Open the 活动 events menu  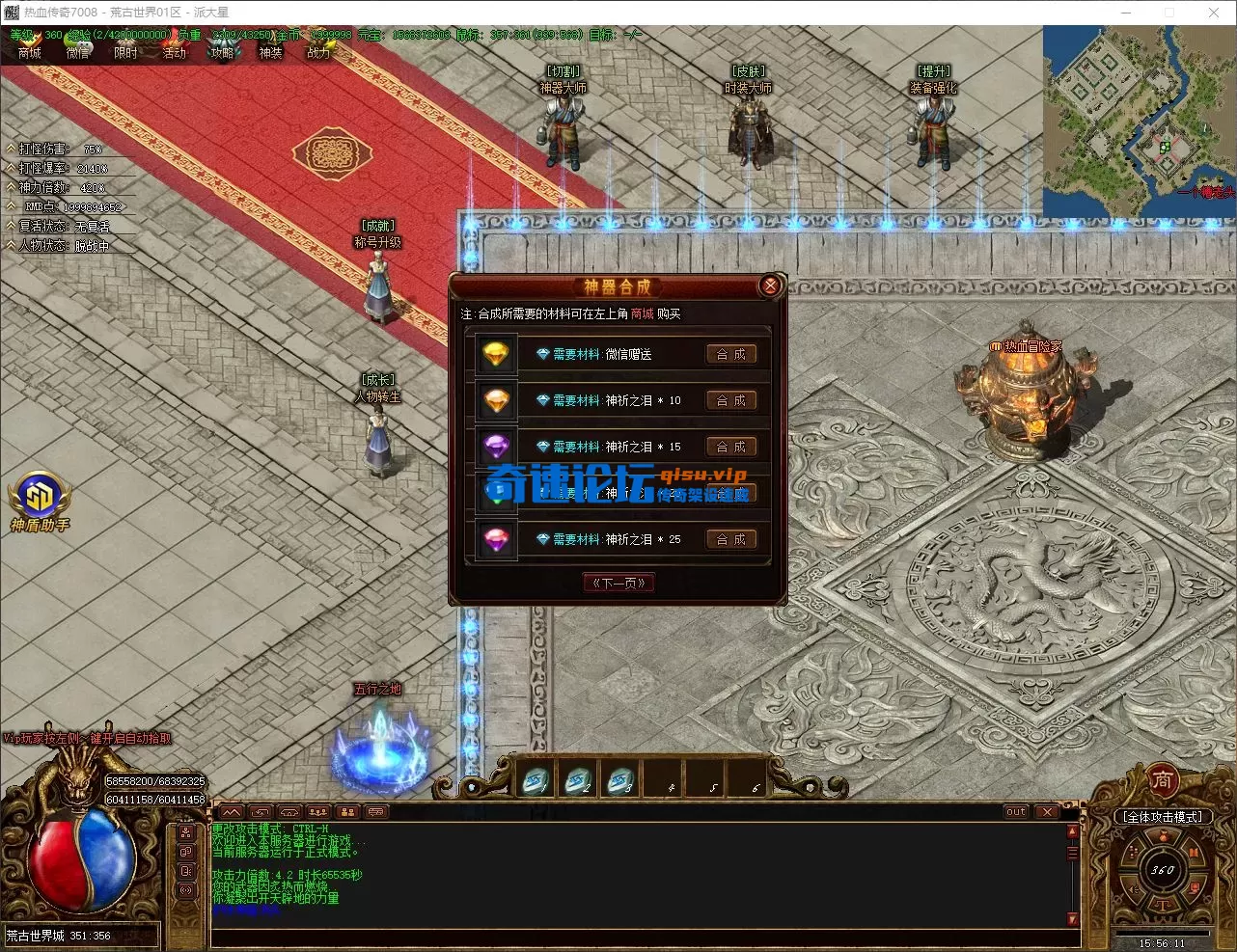click(175, 53)
